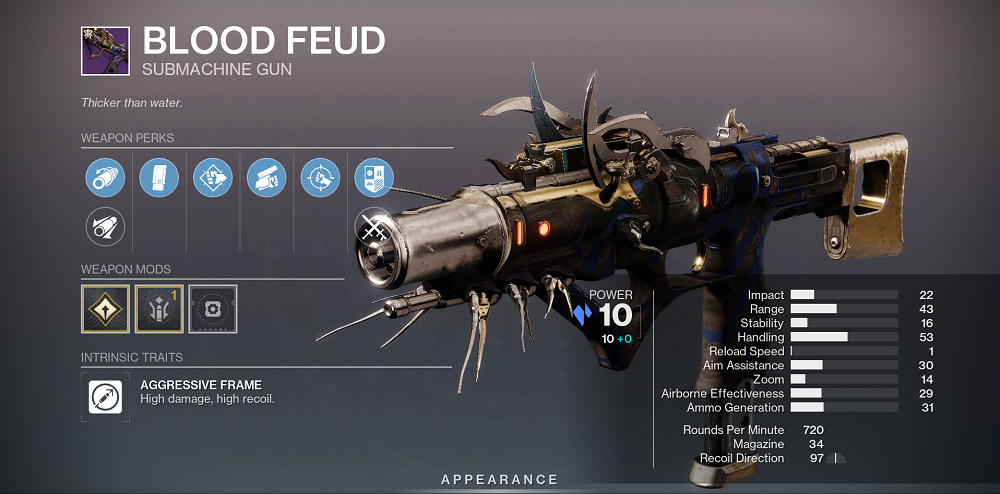
Task: Open the upgrade-arrow weapon mod slot
Action: (x=159, y=309)
